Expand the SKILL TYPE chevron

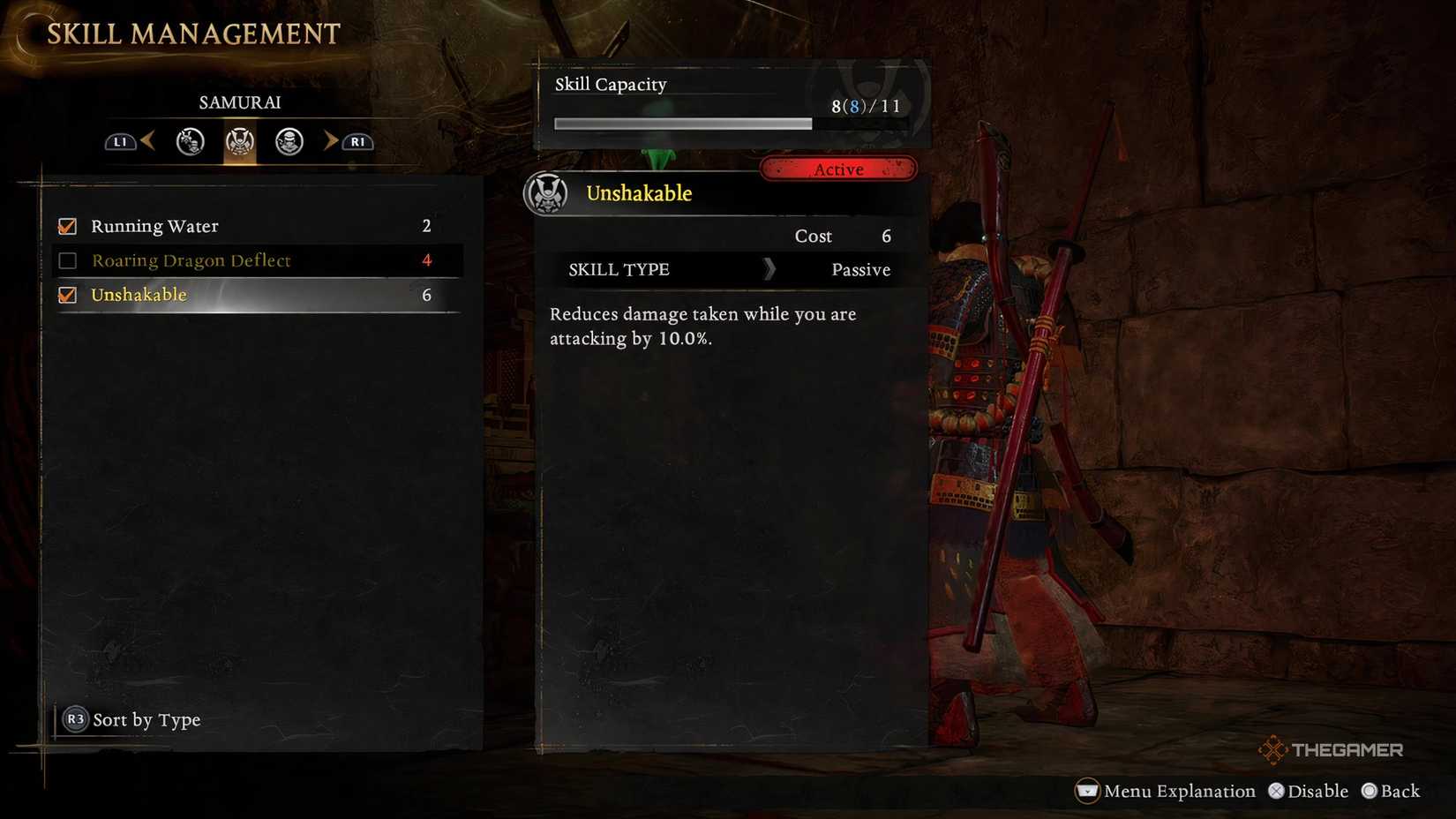[x=769, y=270]
